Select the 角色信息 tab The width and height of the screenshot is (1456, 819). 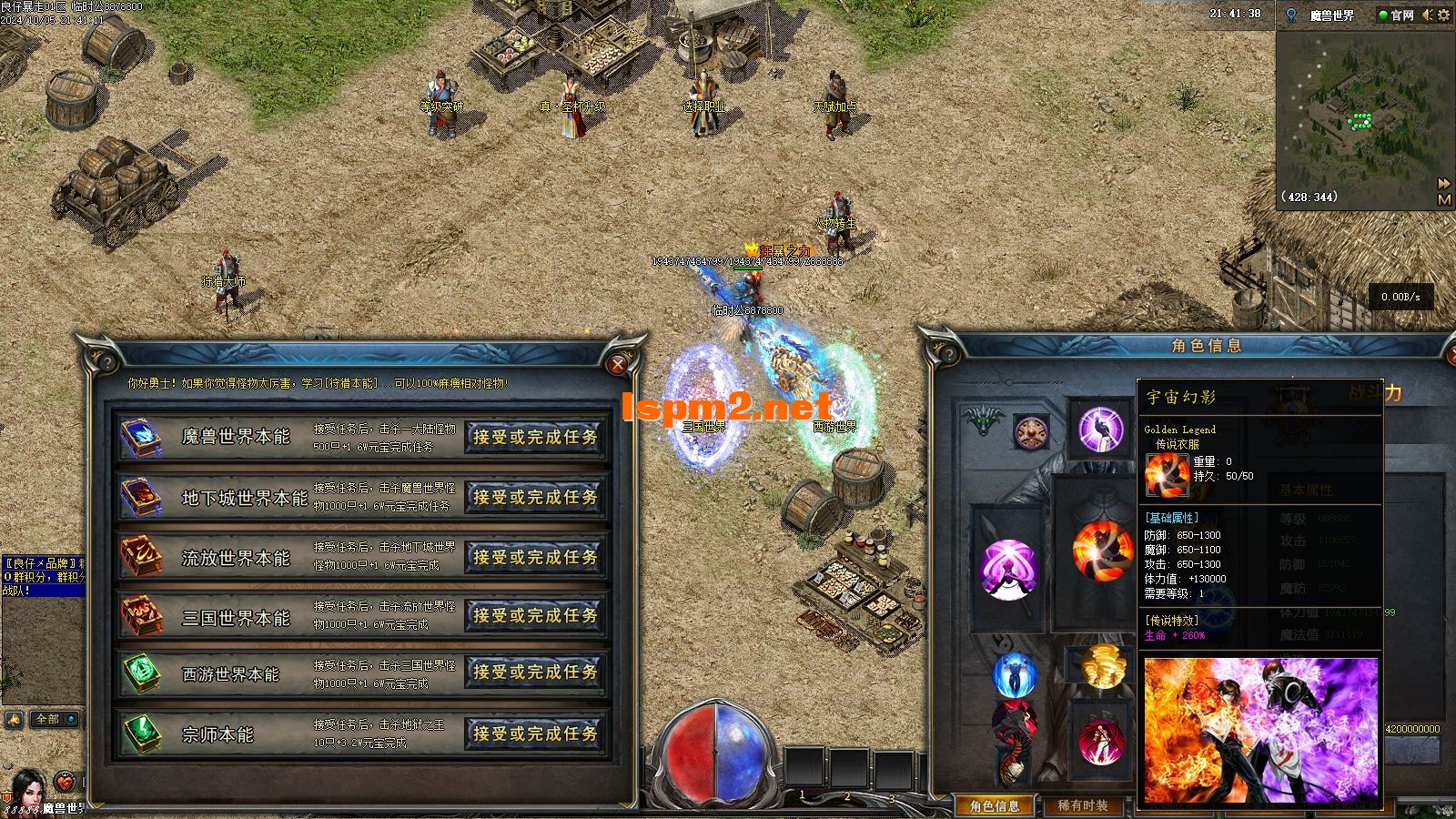pyautogui.click(x=995, y=805)
